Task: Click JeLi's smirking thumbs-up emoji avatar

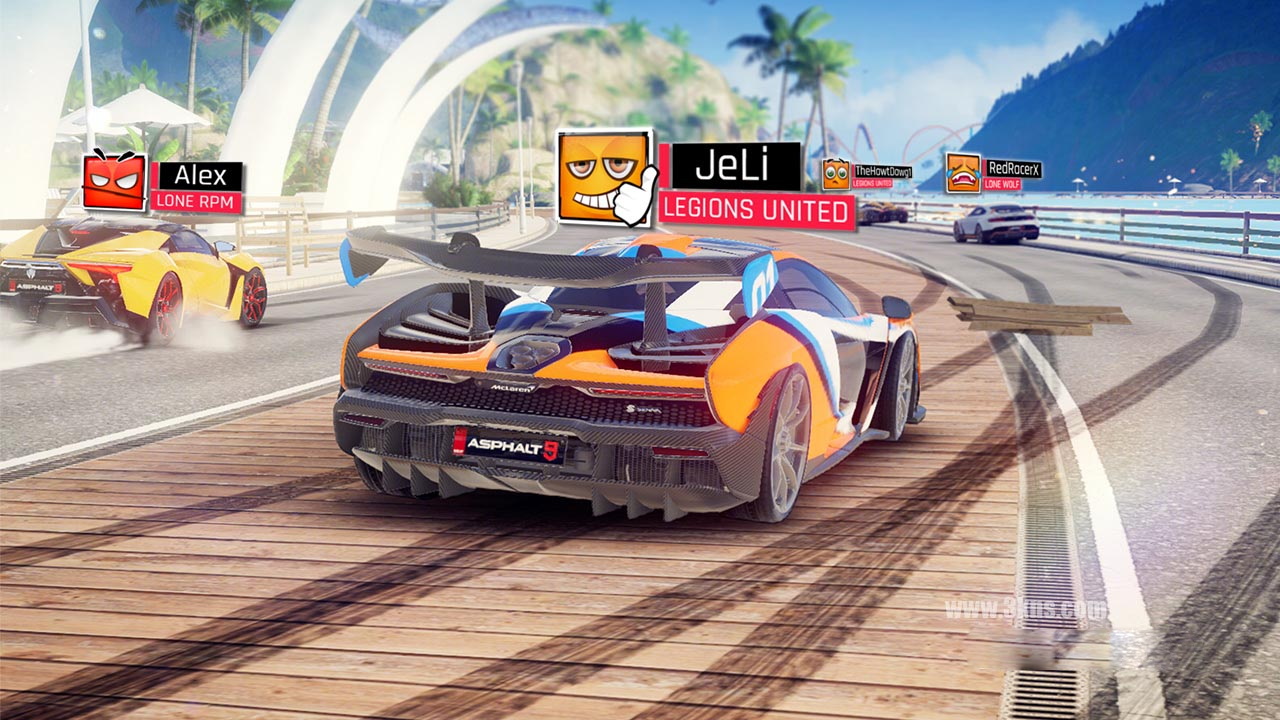Action: (604, 176)
